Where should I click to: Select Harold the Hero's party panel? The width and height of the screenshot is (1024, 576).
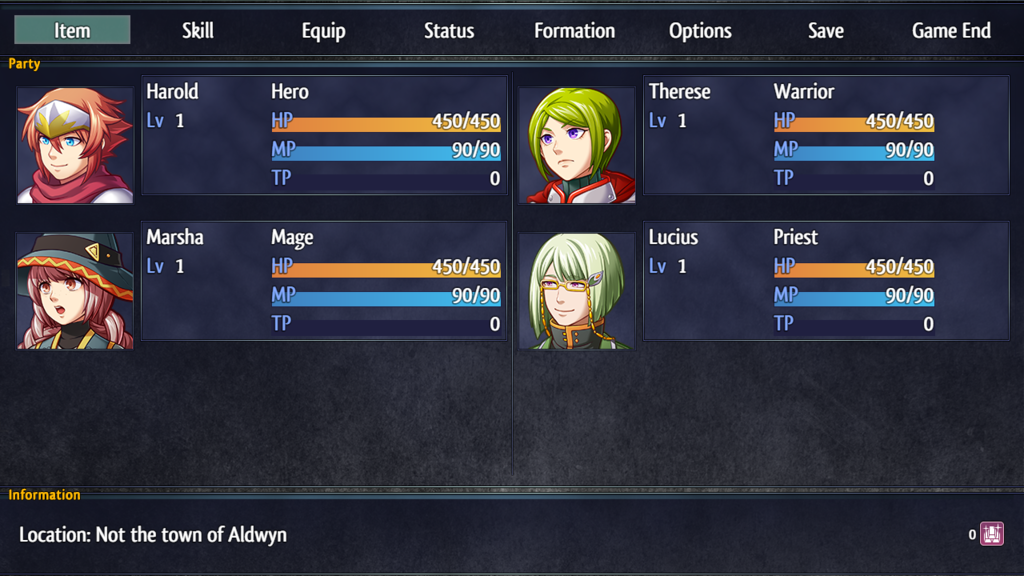[324, 135]
